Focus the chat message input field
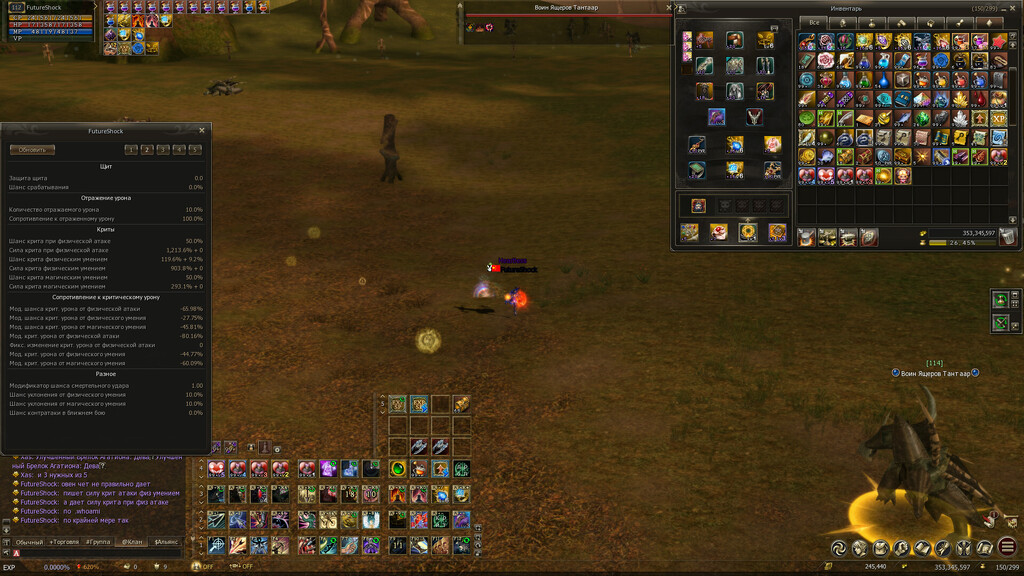This screenshot has height=576, width=1024. pyautogui.click(x=100, y=553)
